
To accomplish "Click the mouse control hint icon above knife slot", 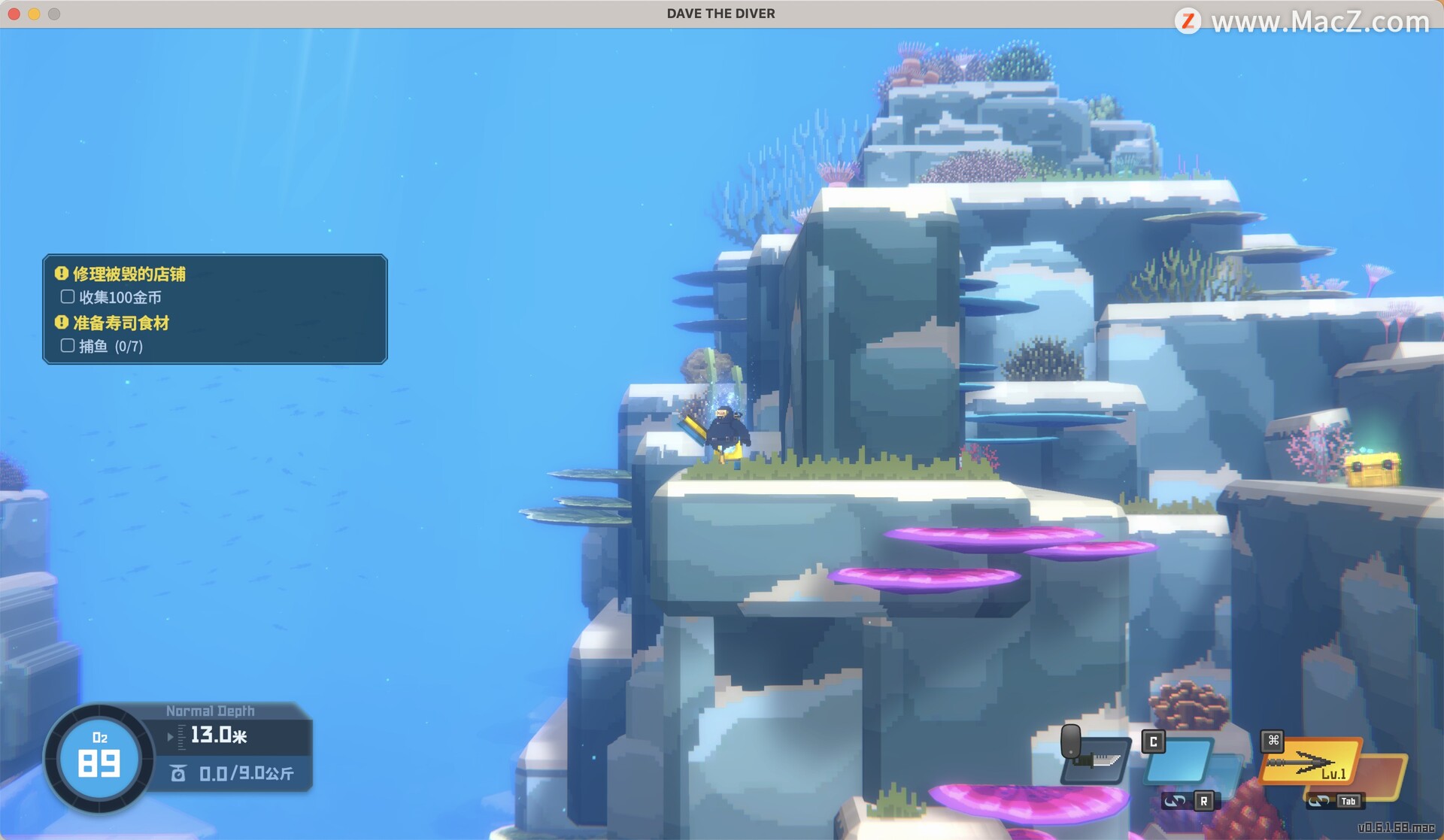I will (1071, 740).
